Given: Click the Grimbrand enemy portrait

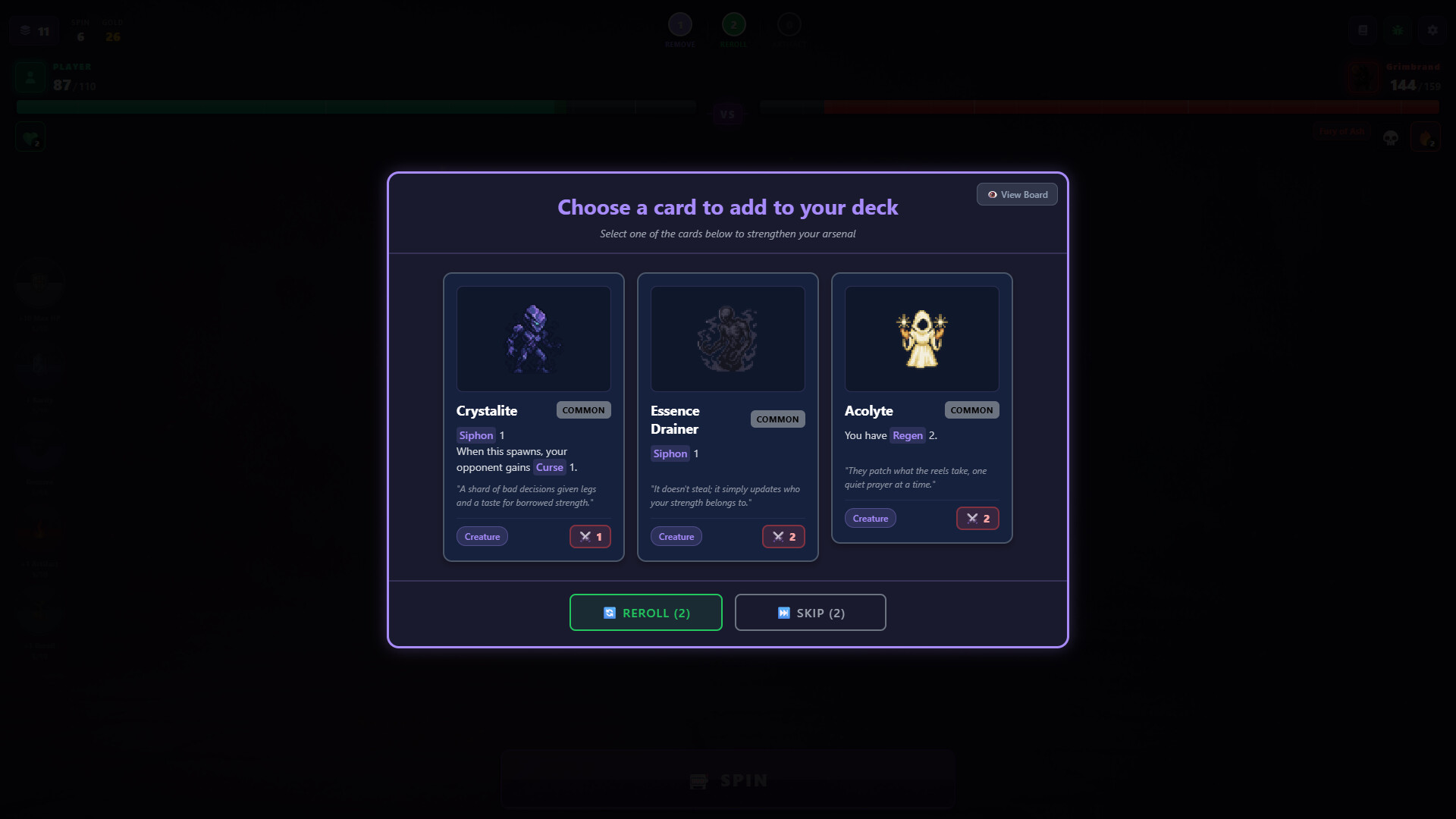Looking at the screenshot, I should [x=1363, y=77].
